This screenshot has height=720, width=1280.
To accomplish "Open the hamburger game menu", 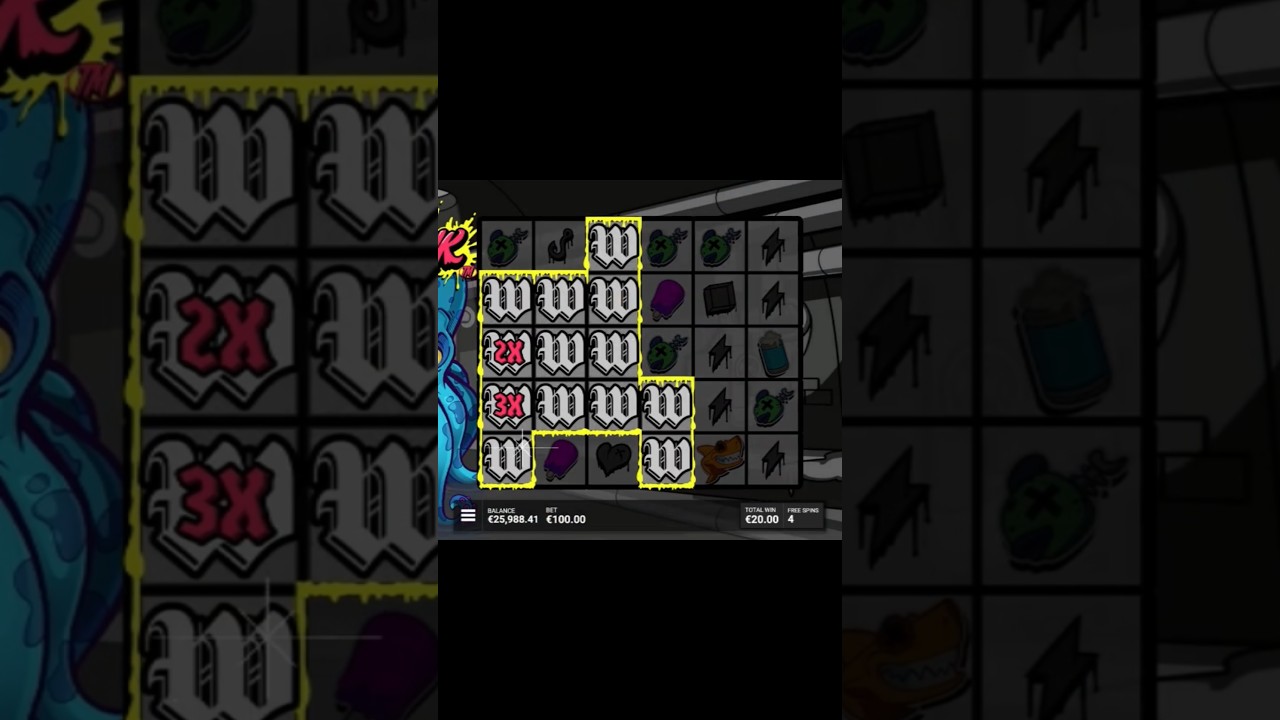I will pyautogui.click(x=468, y=515).
